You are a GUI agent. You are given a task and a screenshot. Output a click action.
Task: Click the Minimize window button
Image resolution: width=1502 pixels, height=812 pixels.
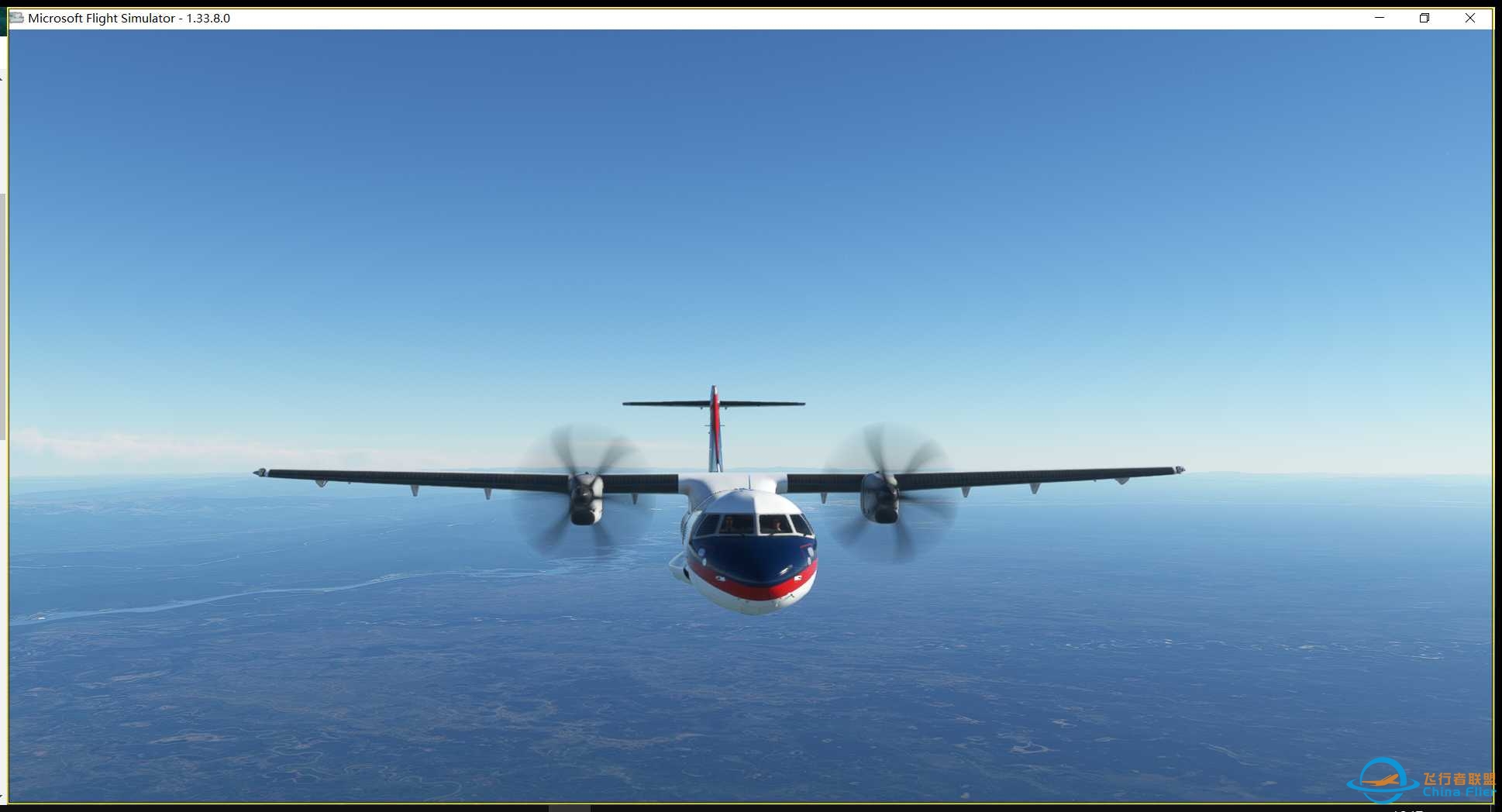pos(1378,17)
